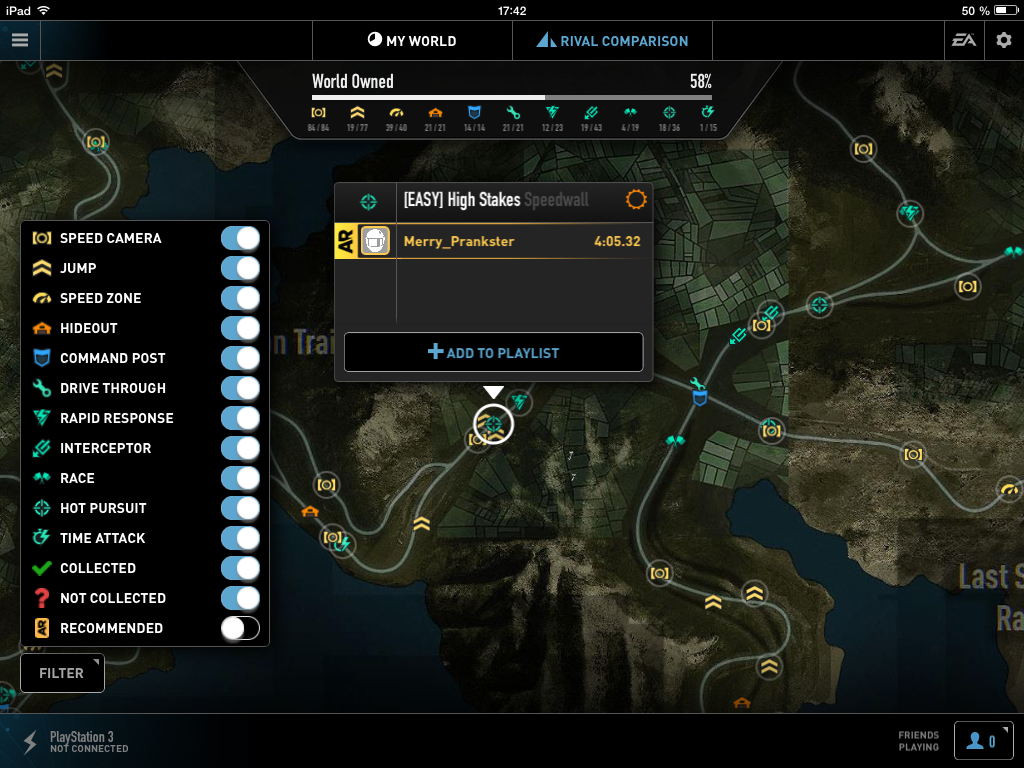Add High Stakes to playlist

click(x=493, y=352)
